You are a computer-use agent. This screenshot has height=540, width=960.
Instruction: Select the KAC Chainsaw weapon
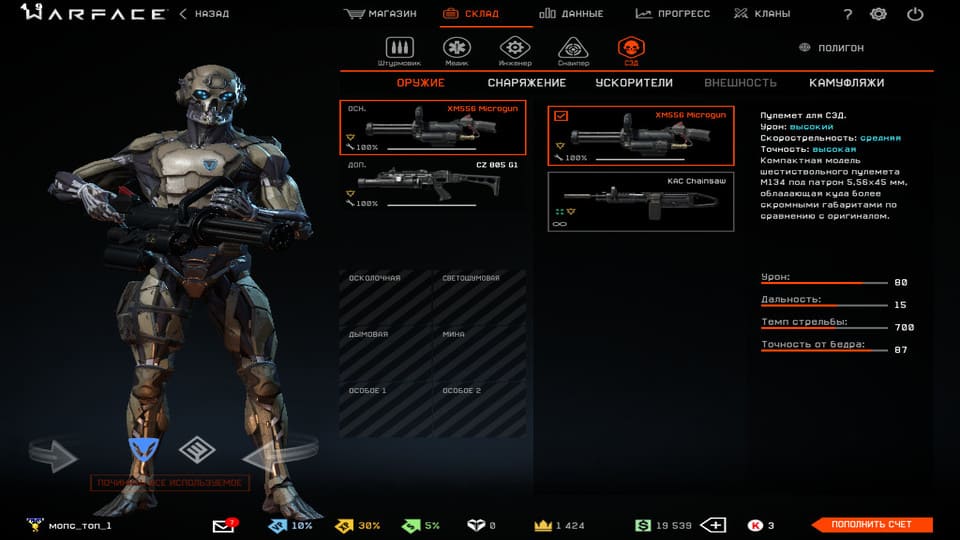pos(641,202)
